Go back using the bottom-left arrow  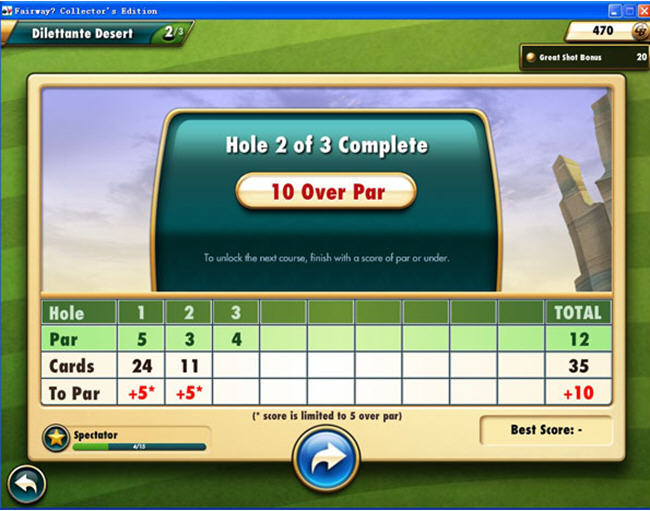[x=26, y=486]
